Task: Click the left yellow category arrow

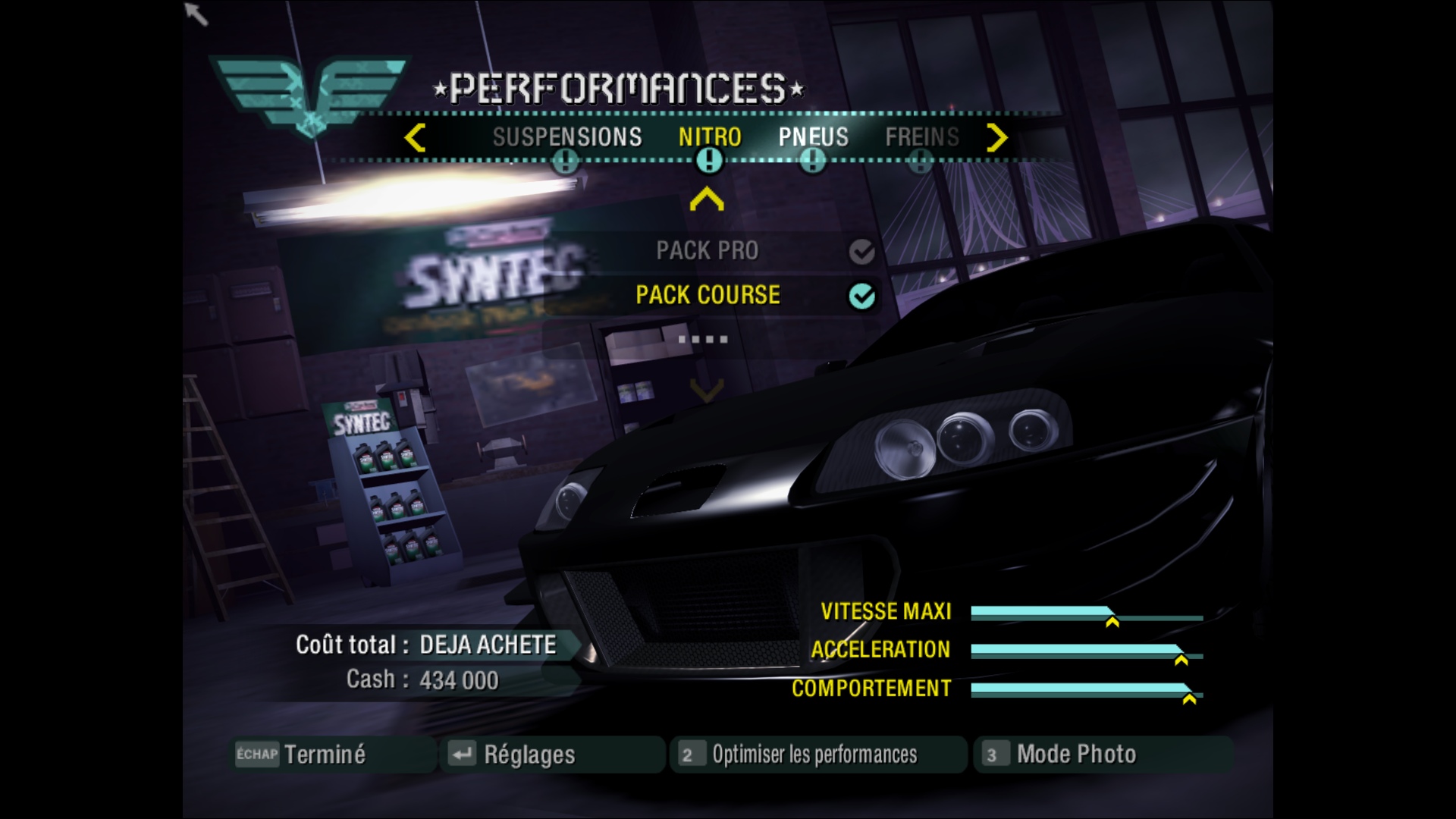Action: [x=415, y=138]
